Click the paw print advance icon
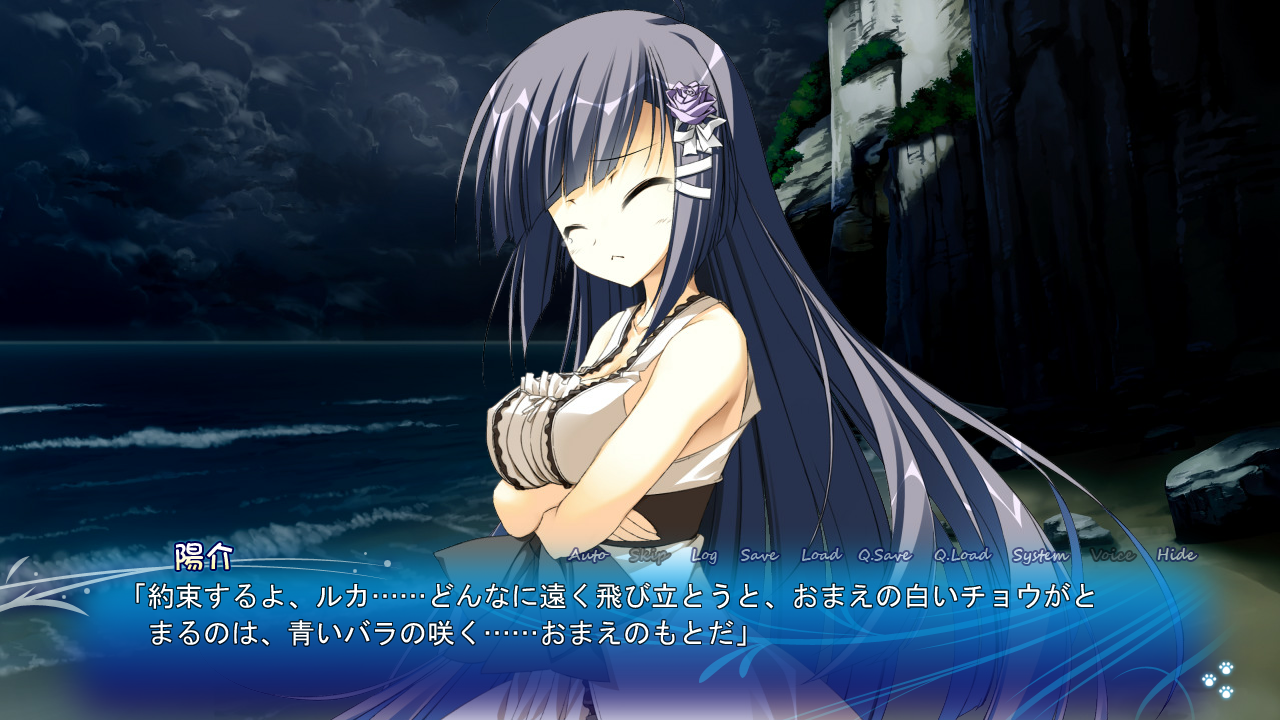Viewport: 1280px width, 720px height. tap(1218, 679)
